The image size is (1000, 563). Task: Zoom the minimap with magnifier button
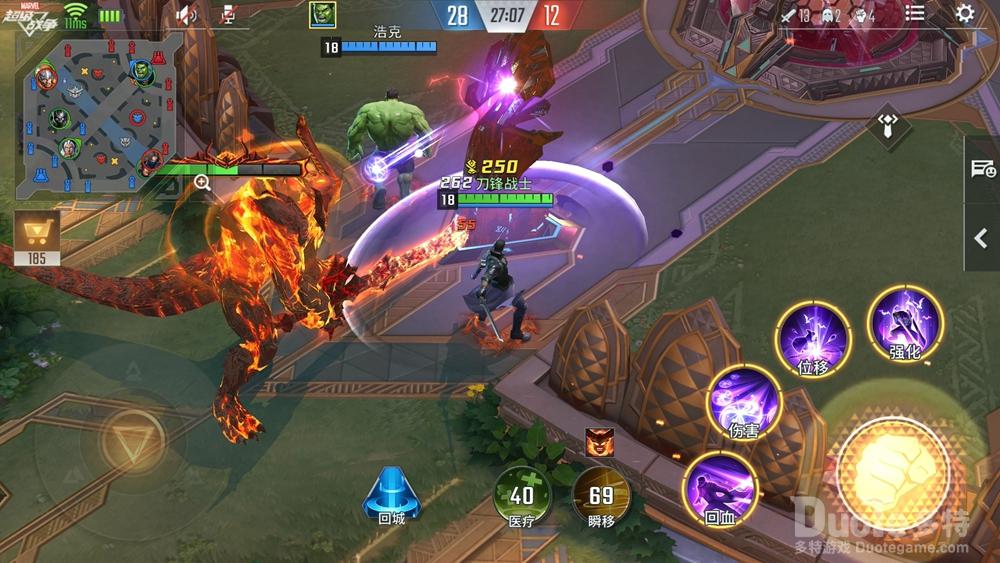tap(202, 182)
